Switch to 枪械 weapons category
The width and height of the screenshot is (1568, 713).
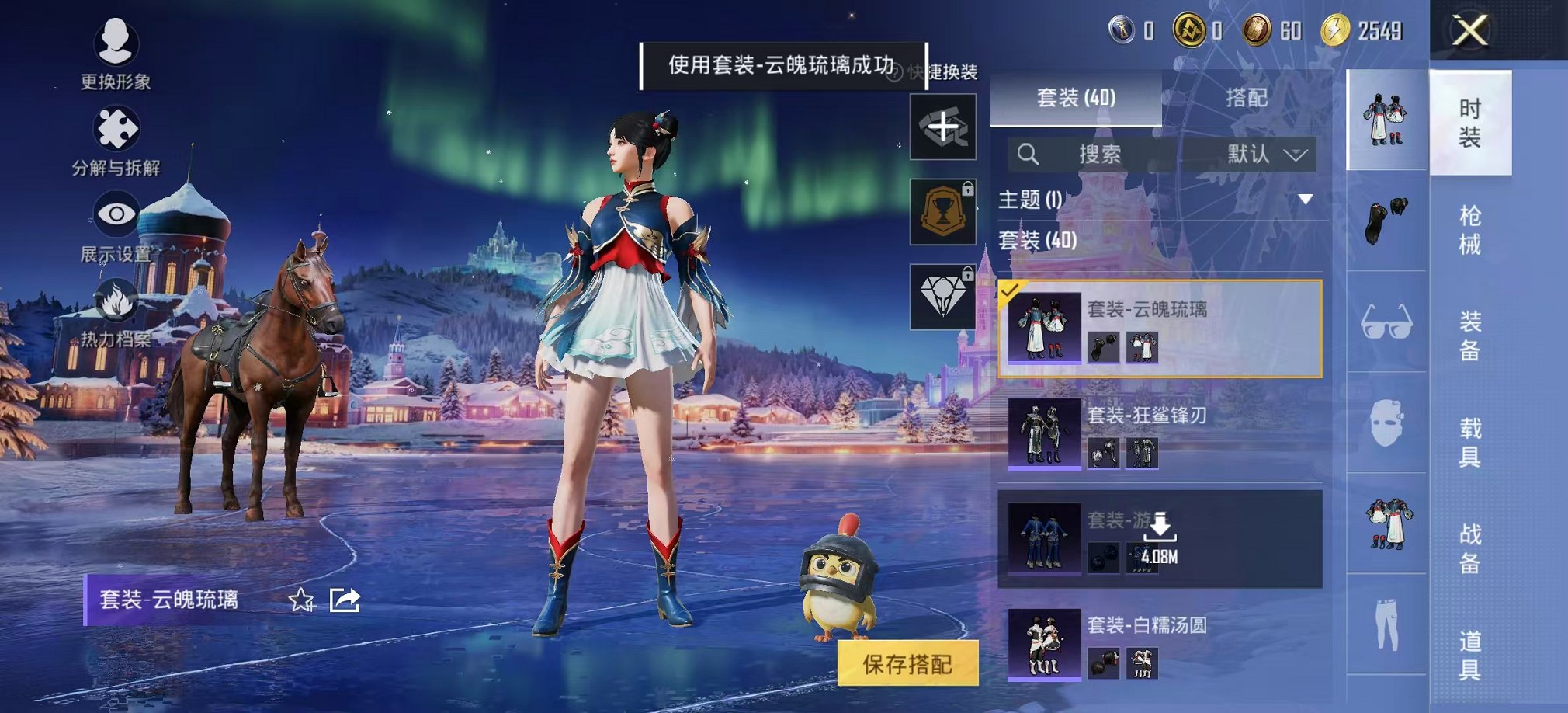[1469, 230]
